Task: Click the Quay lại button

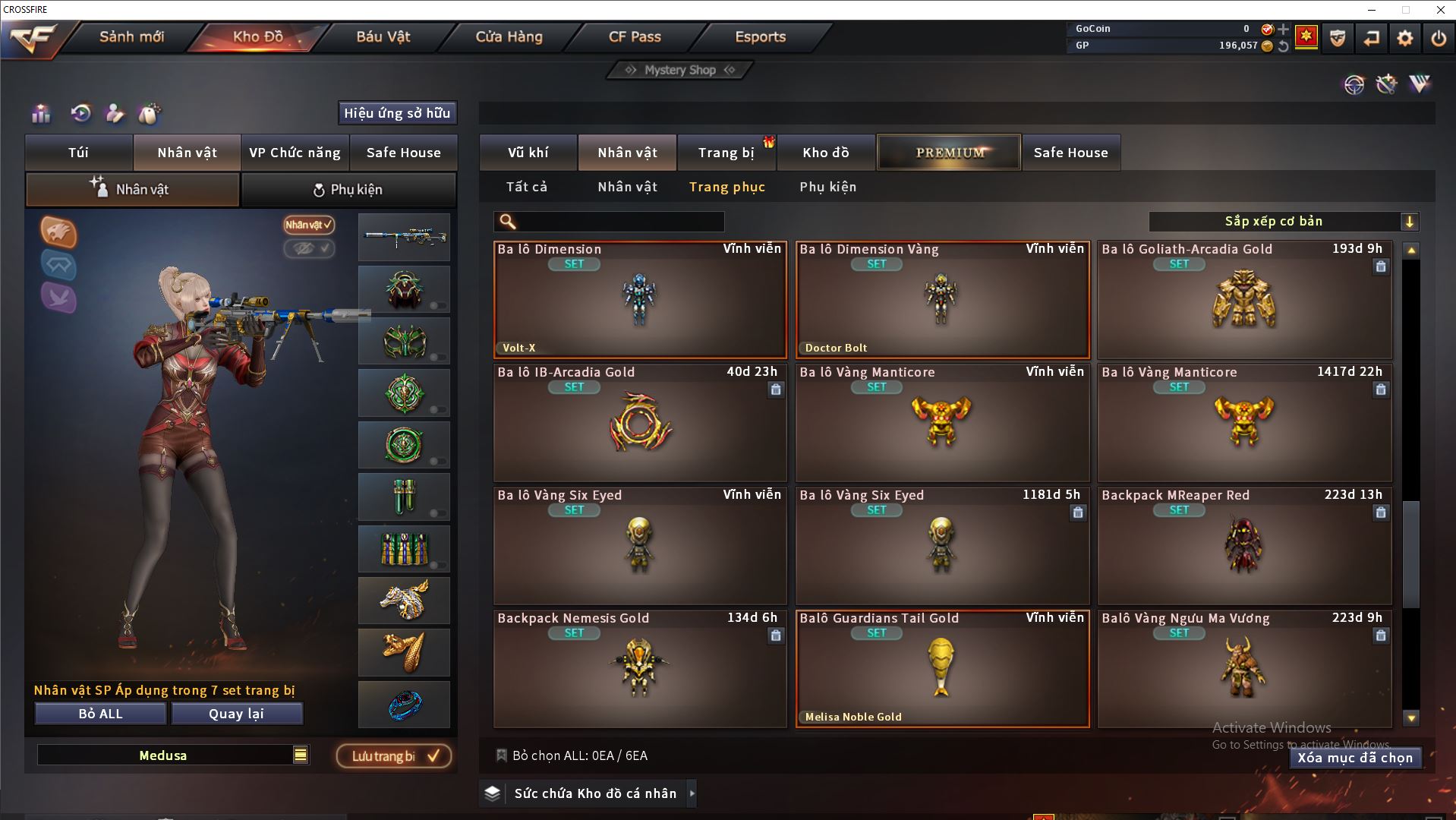Action: [236, 714]
